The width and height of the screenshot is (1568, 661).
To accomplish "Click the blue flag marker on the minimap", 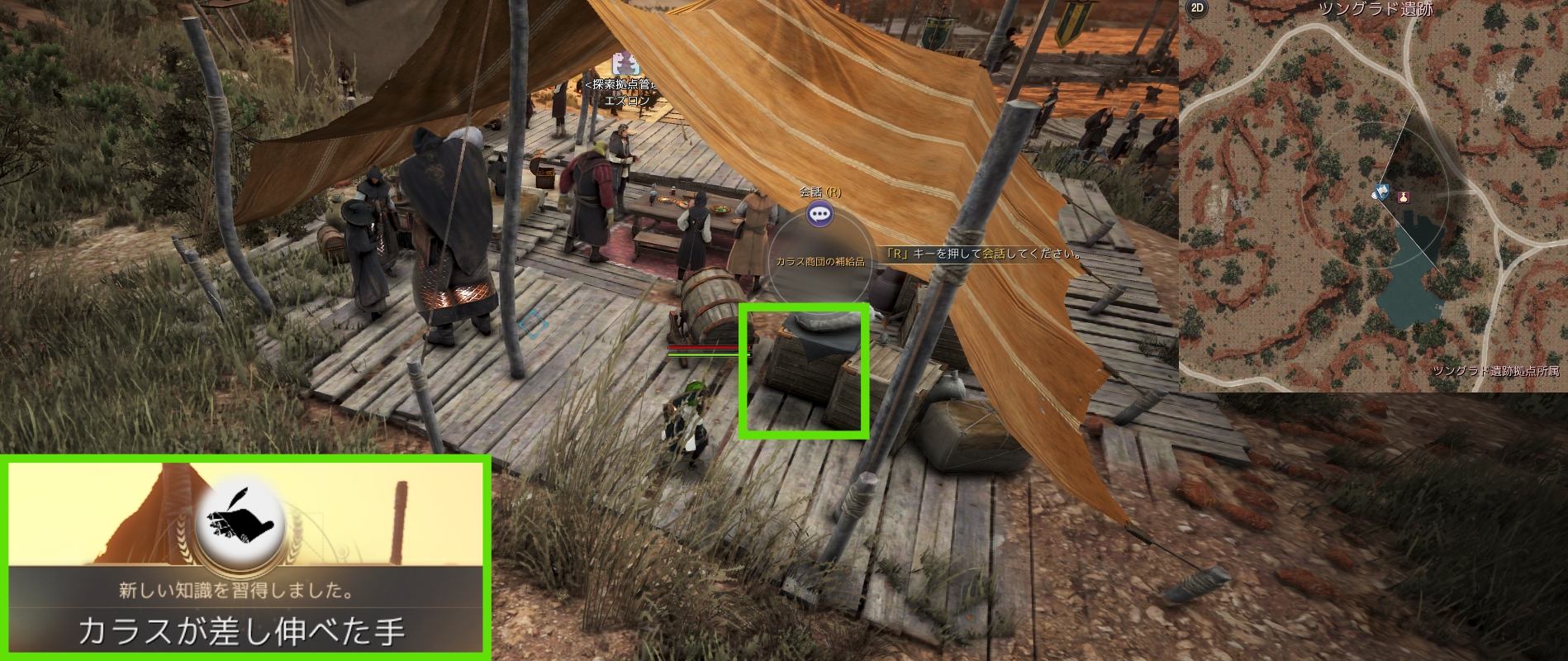I will [1381, 192].
